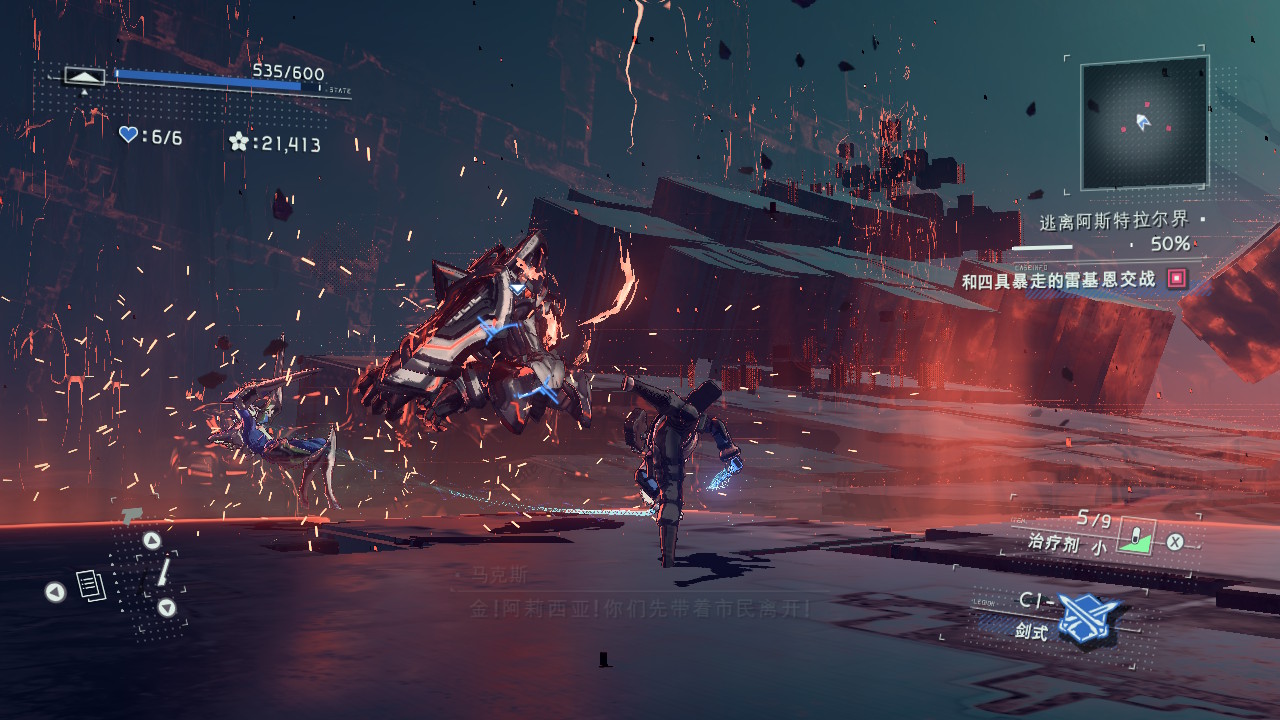Viewport: 1280px width, 720px height.
Task: Switch to the pistol weapon icon
Action: [x=130, y=516]
